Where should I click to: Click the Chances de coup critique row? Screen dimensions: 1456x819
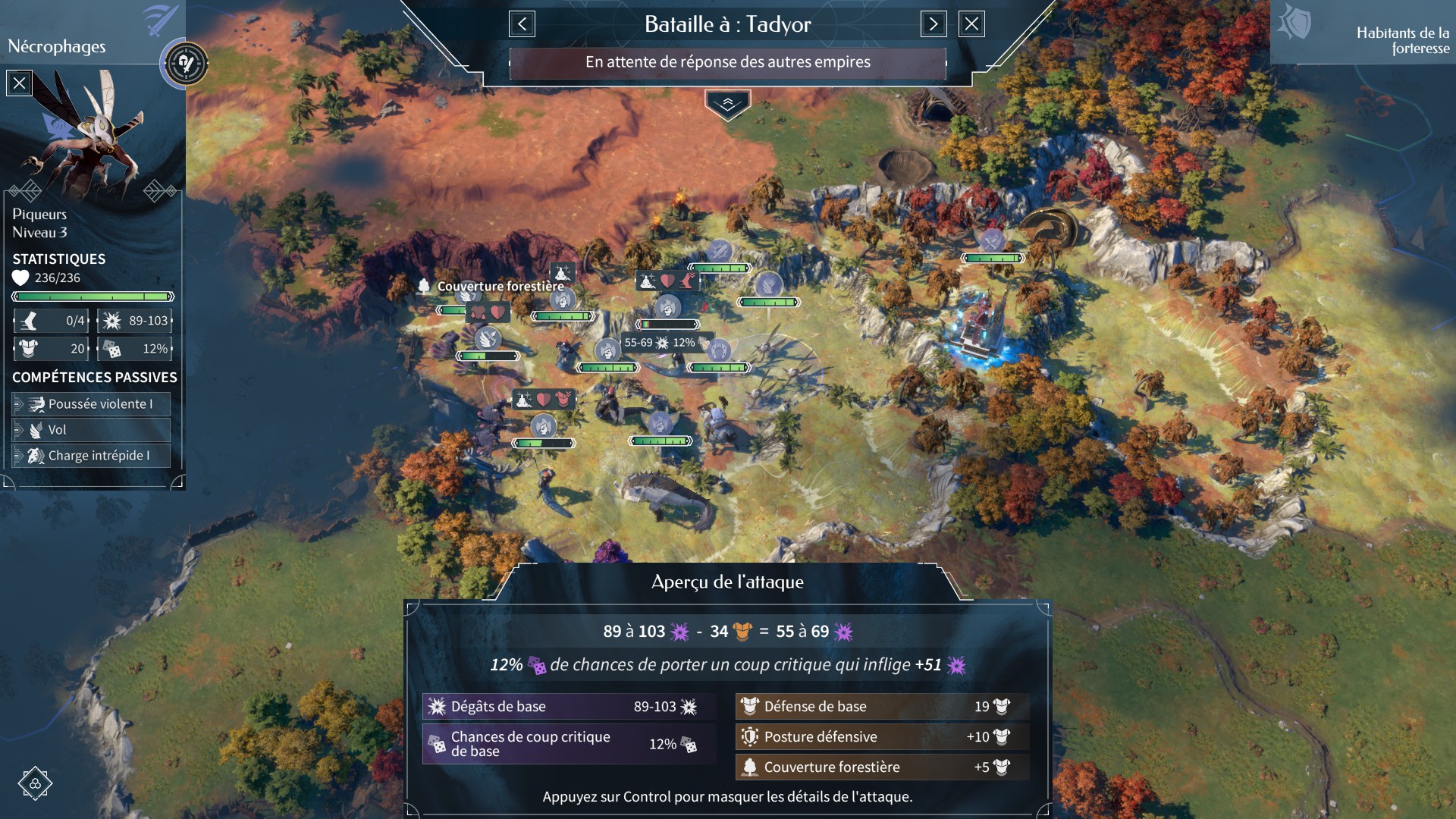pyautogui.click(x=568, y=744)
